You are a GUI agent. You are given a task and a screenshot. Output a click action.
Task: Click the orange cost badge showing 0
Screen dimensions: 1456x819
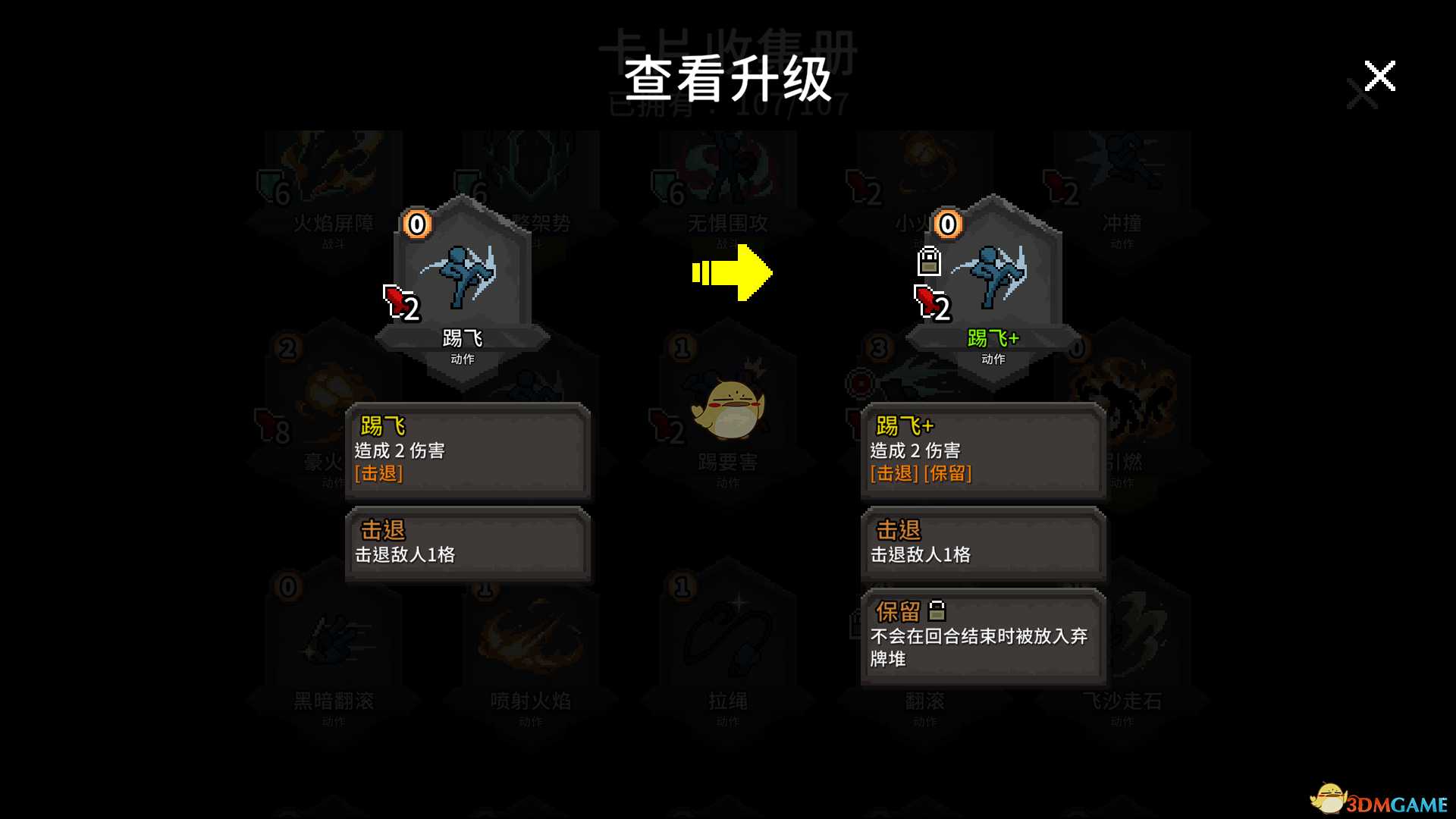[416, 224]
